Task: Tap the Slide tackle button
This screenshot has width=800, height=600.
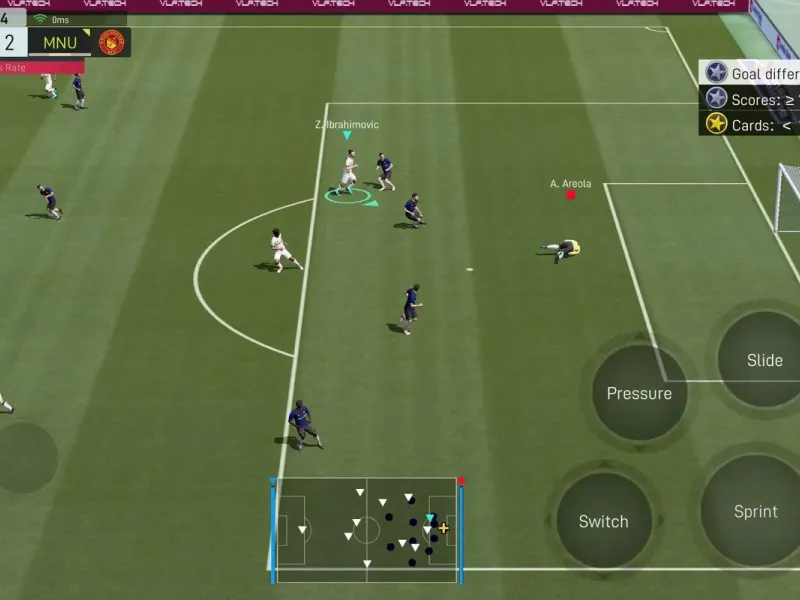Action: tap(764, 360)
